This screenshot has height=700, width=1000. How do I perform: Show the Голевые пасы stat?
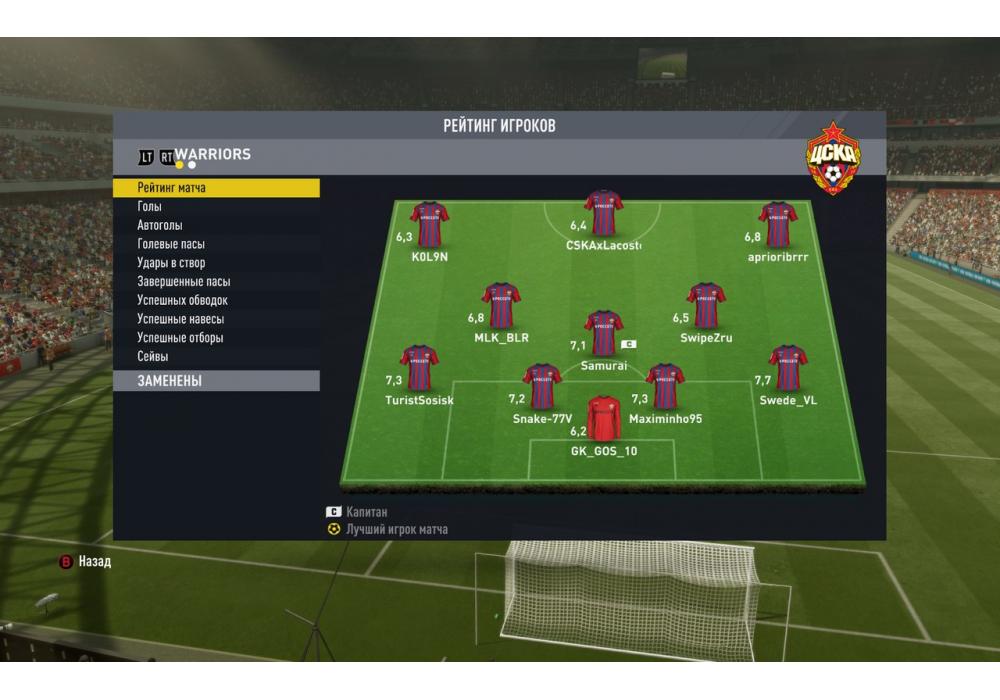click(x=216, y=244)
